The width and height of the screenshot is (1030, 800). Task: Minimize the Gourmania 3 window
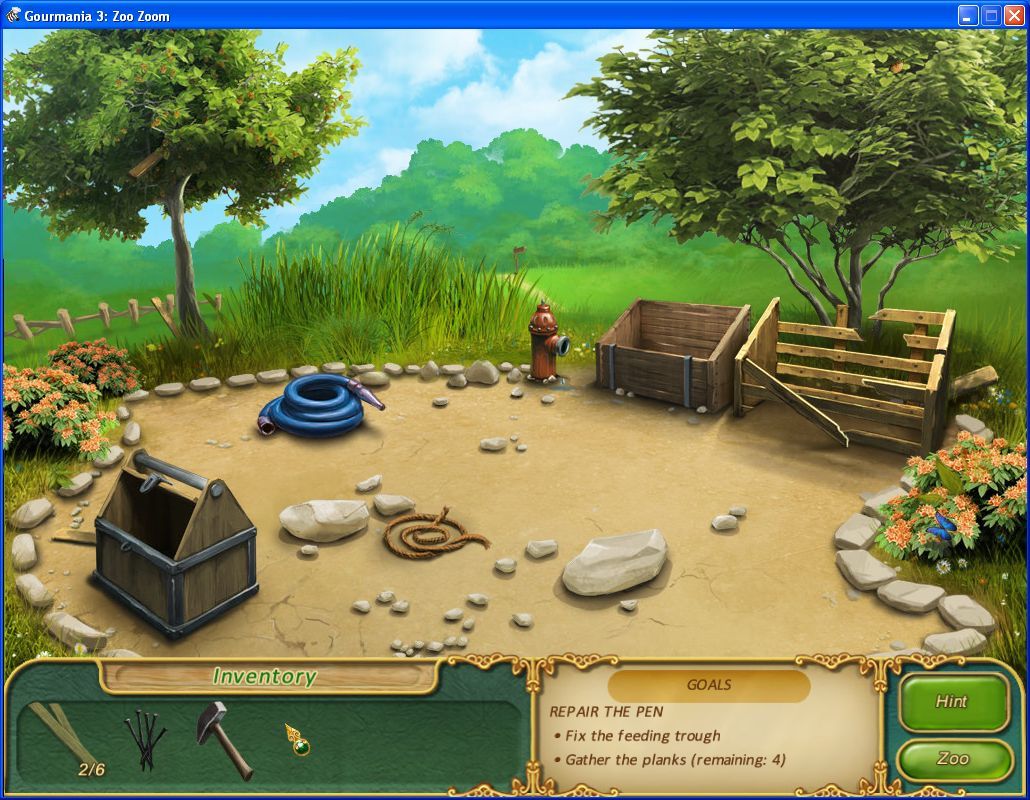coord(968,15)
